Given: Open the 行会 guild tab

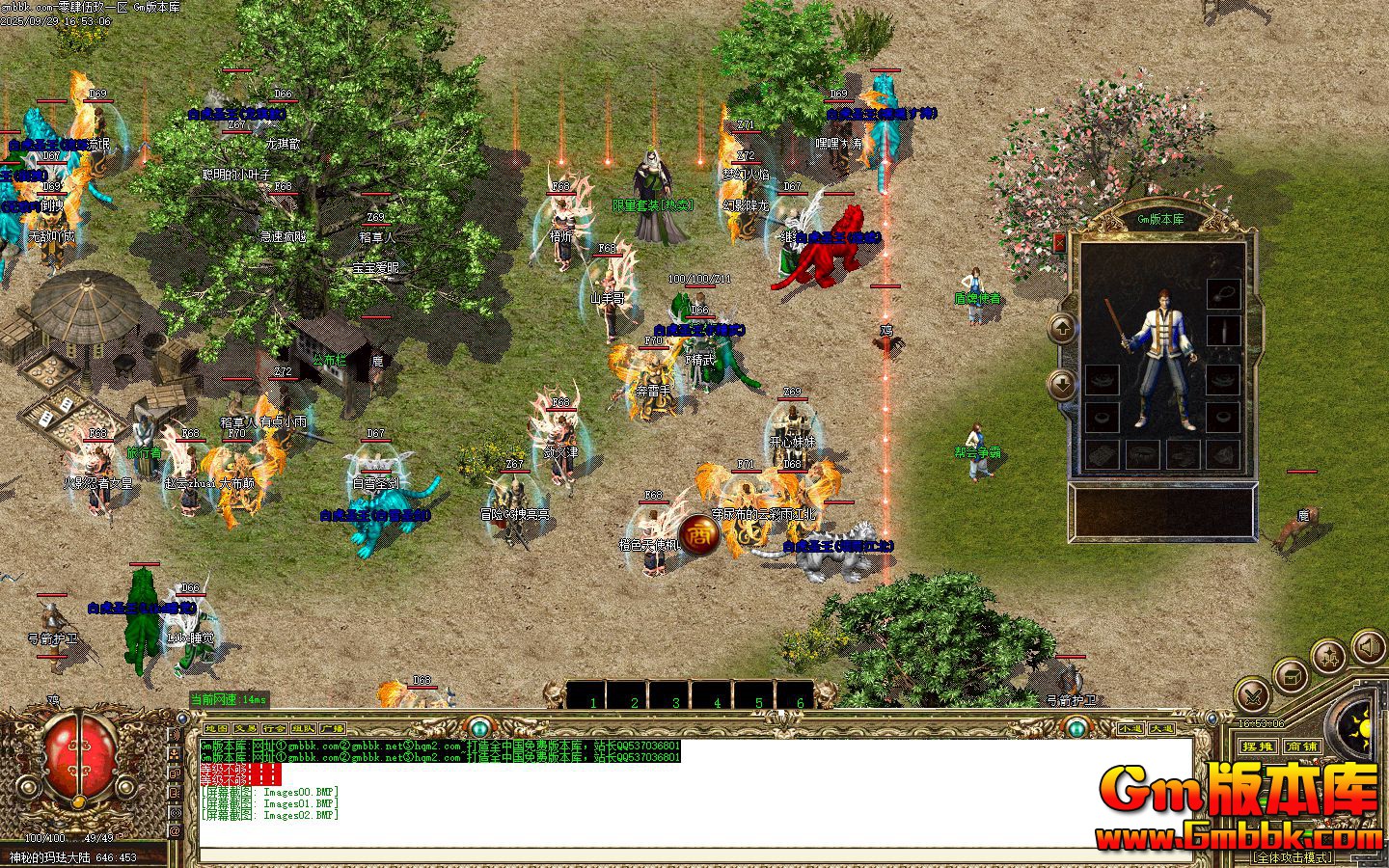Looking at the screenshot, I should point(275,729).
